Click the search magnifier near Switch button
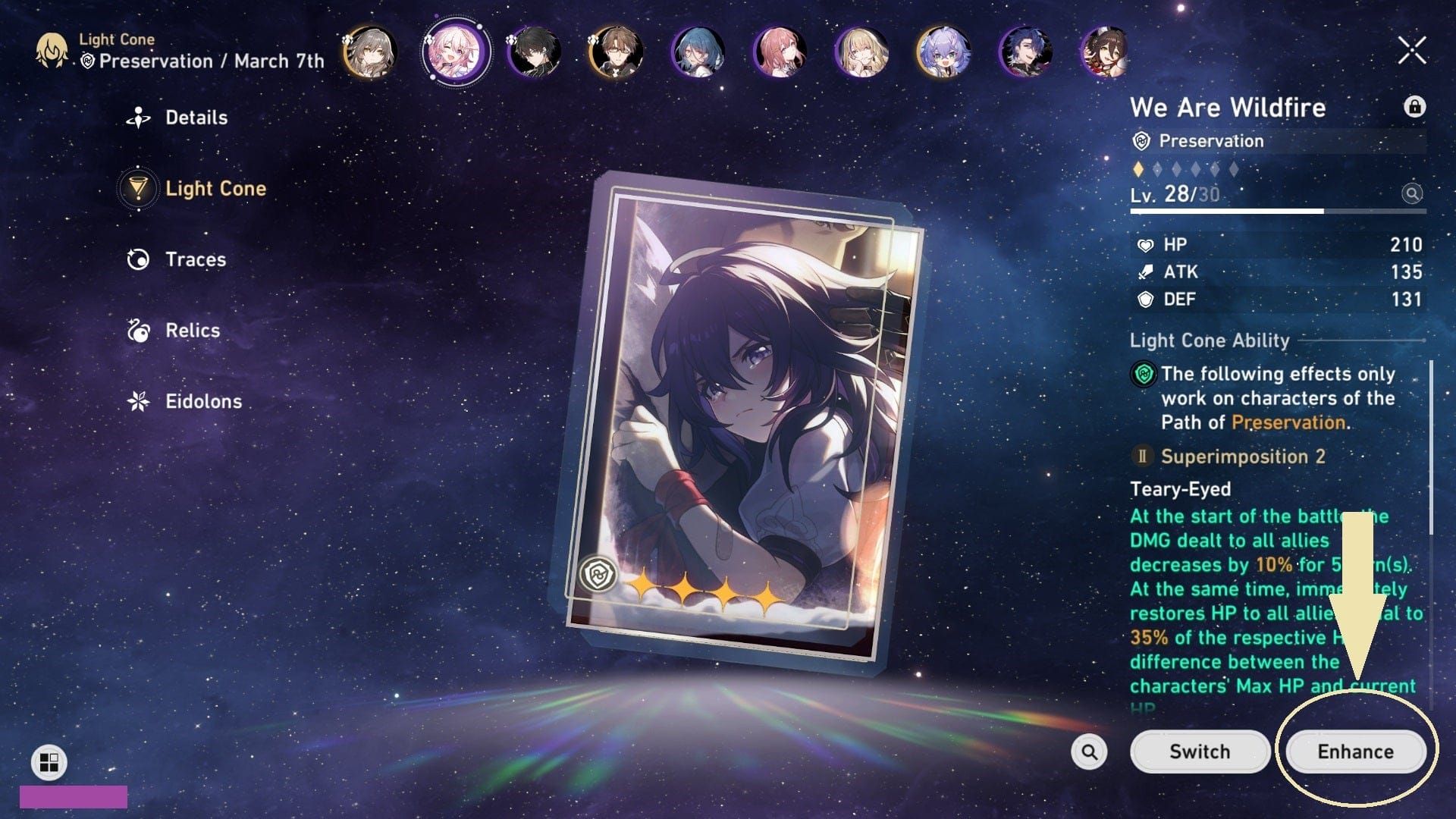 (x=1089, y=752)
